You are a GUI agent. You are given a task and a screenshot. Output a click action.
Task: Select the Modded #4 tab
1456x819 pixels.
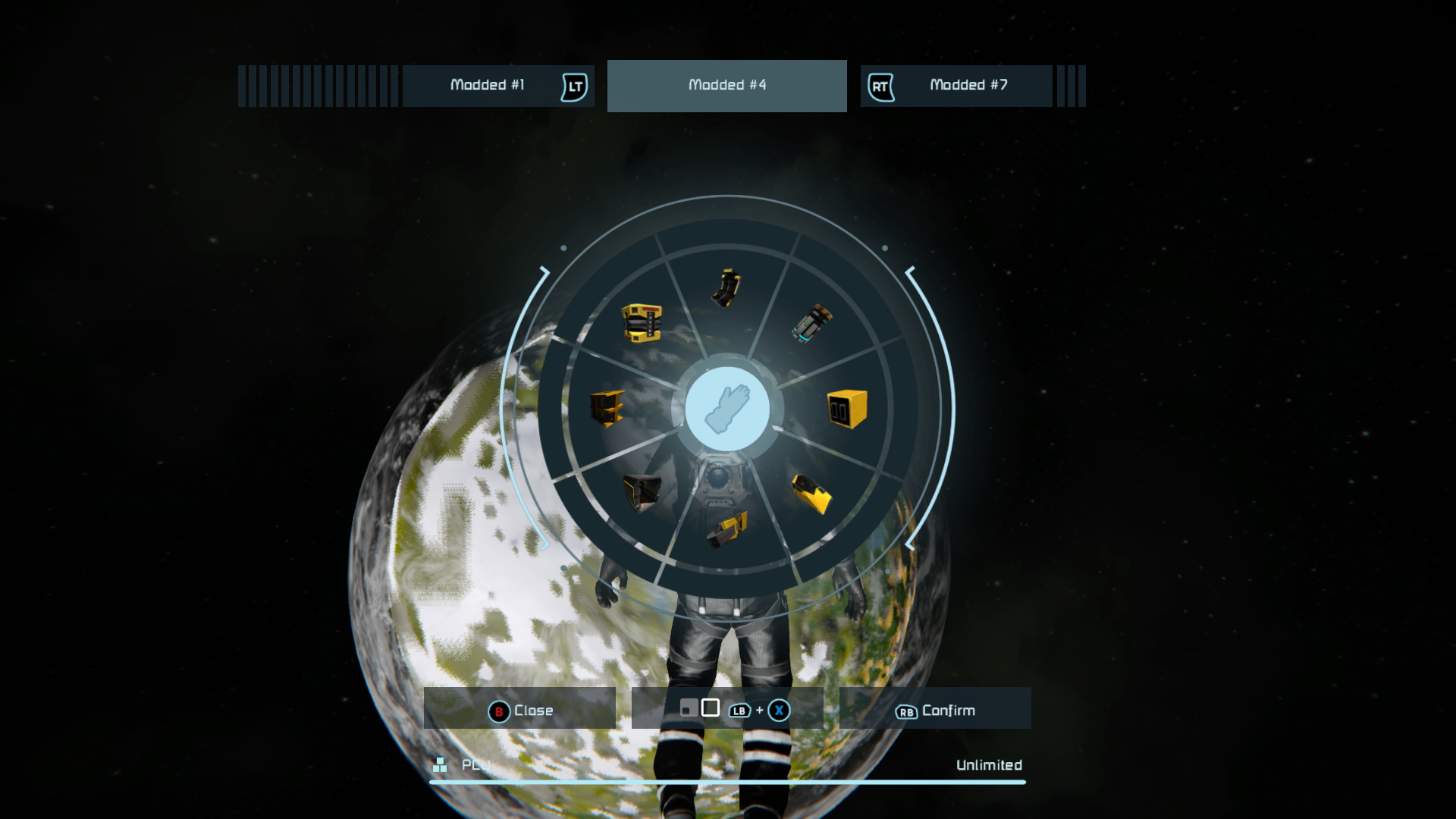[726, 86]
